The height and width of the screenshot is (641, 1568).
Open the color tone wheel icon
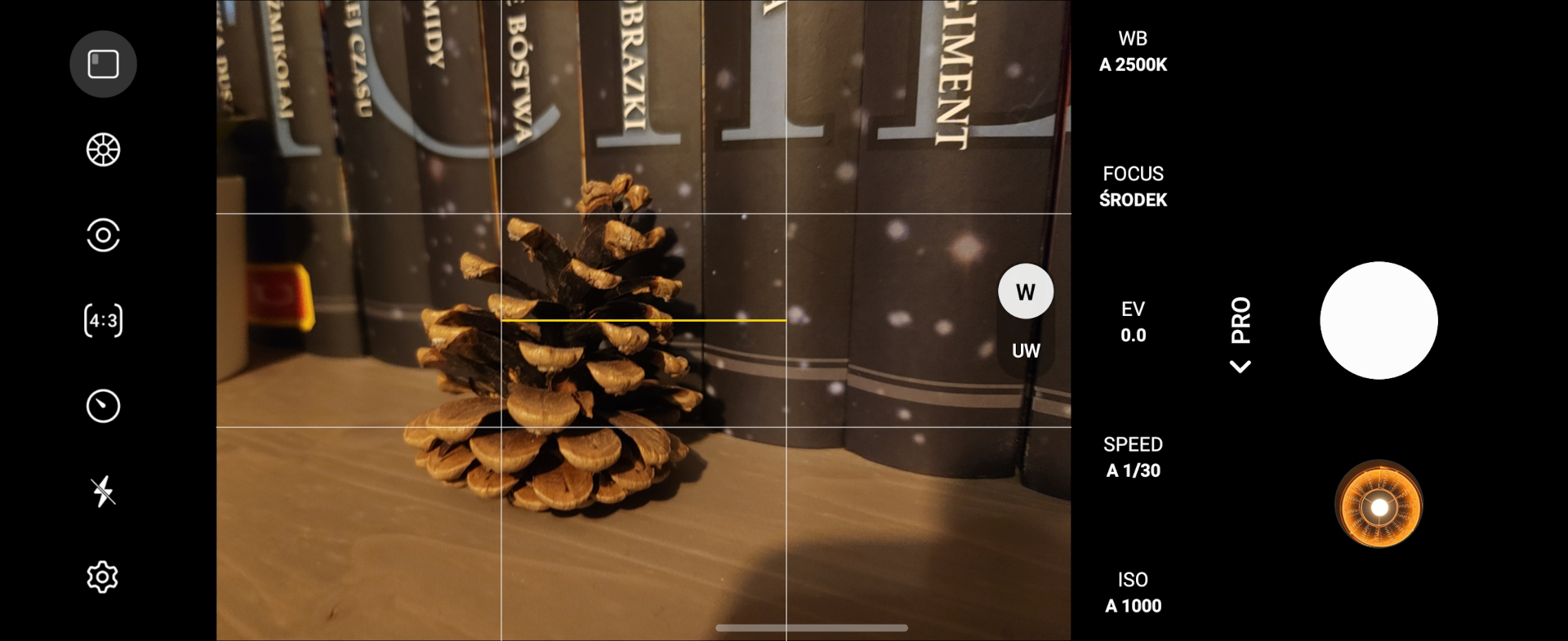pyautogui.click(x=103, y=149)
